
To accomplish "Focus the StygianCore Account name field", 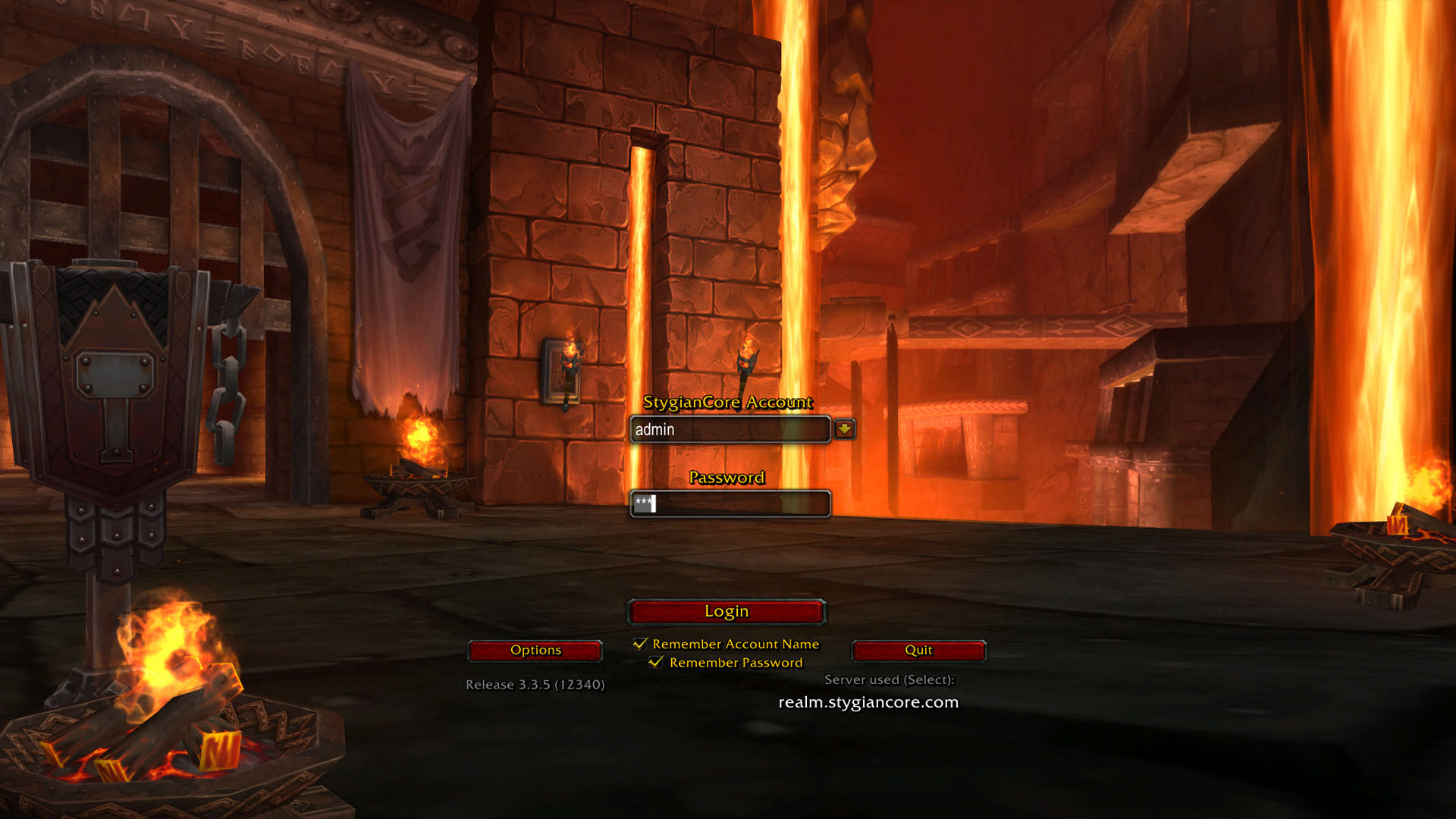I will click(x=730, y=430).
